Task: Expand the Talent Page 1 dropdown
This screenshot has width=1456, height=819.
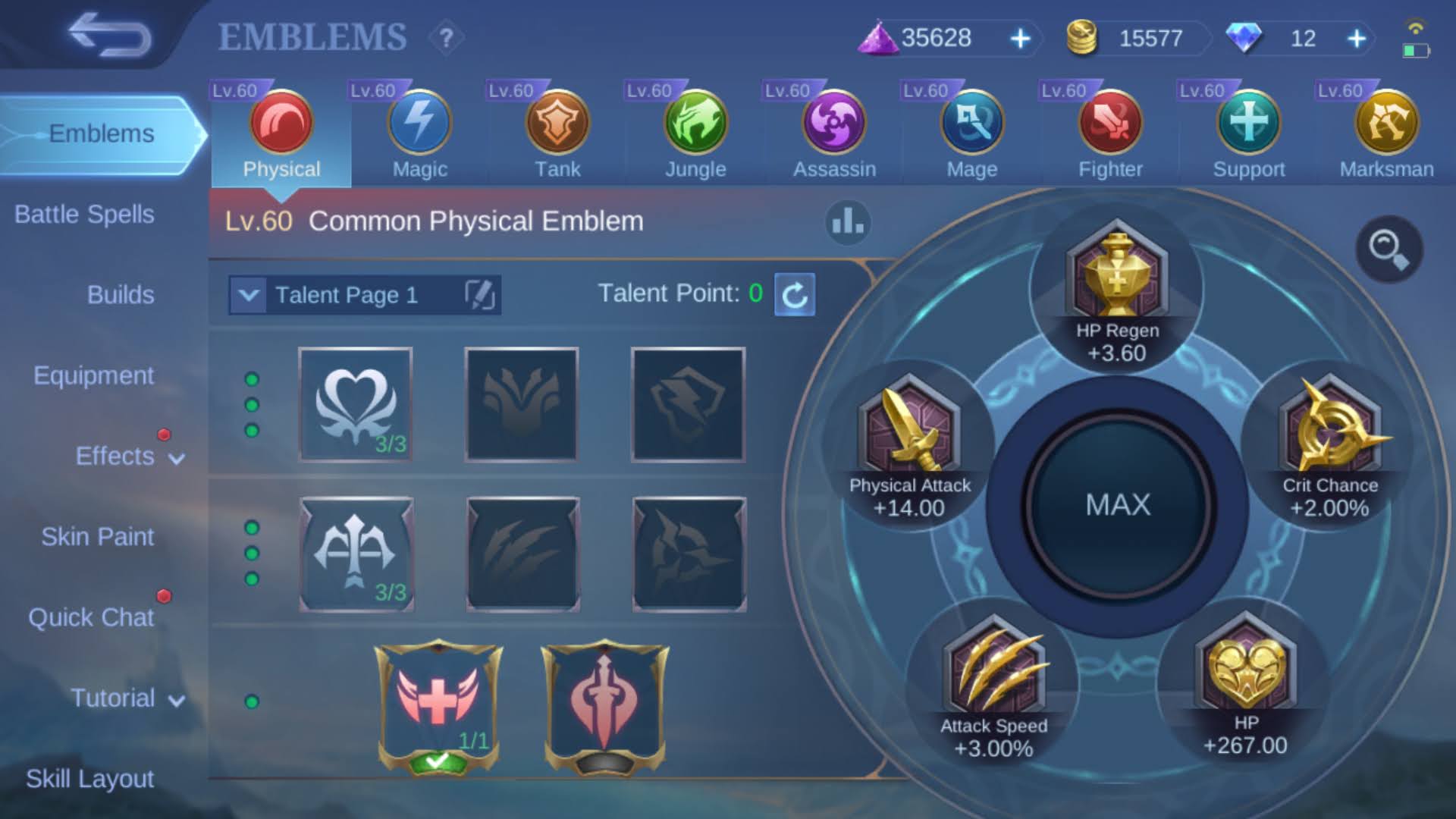Action: [249, 295]
